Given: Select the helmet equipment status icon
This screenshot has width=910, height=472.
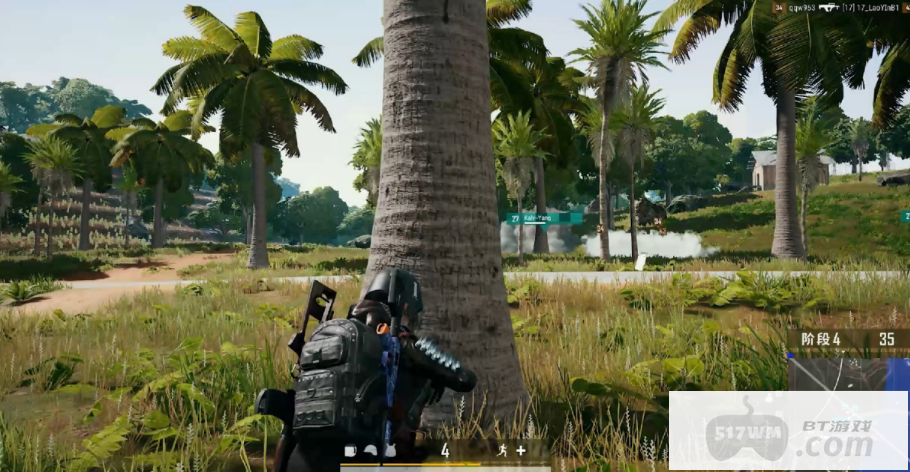Looking at the screenshot, I should tap(368, 450).
